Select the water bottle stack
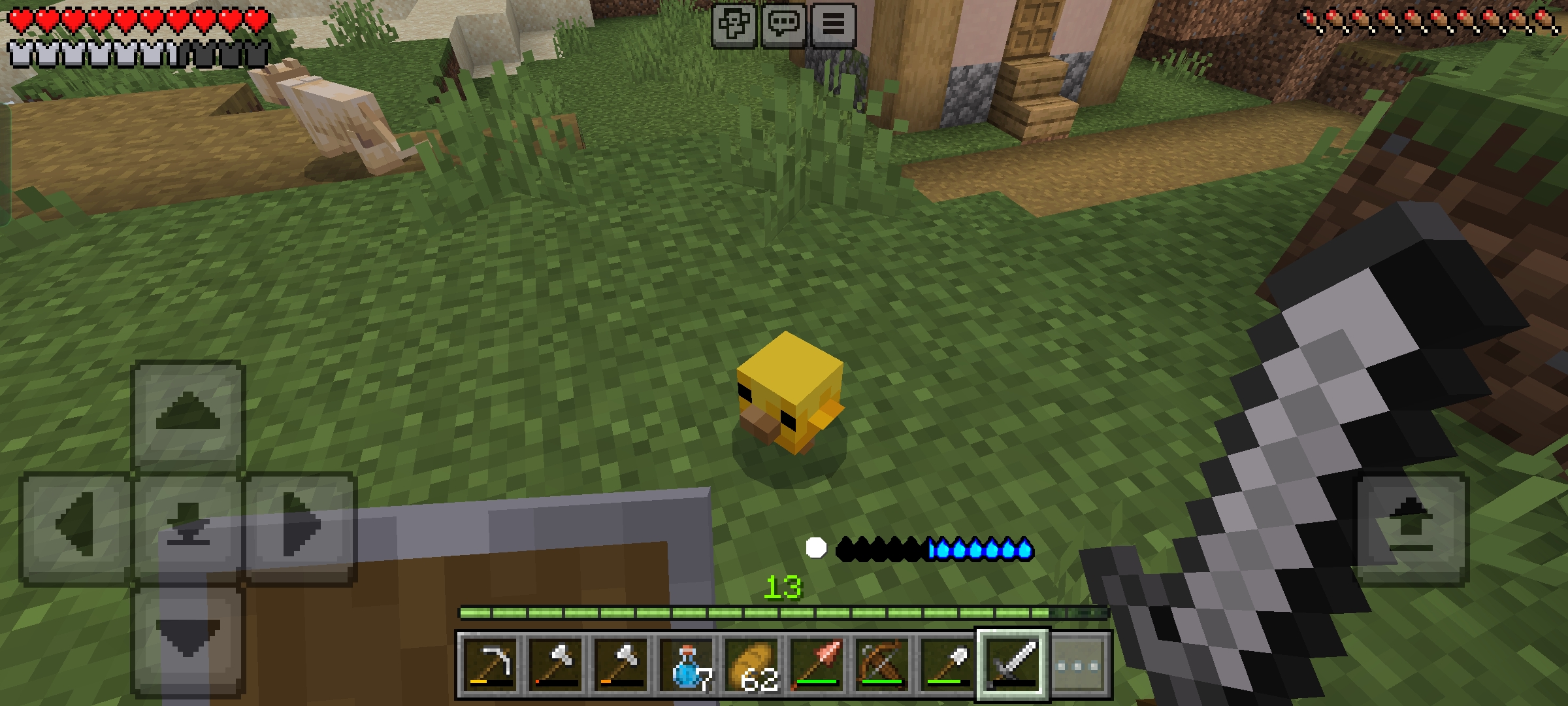1568x706 pixels. (686, 665)
